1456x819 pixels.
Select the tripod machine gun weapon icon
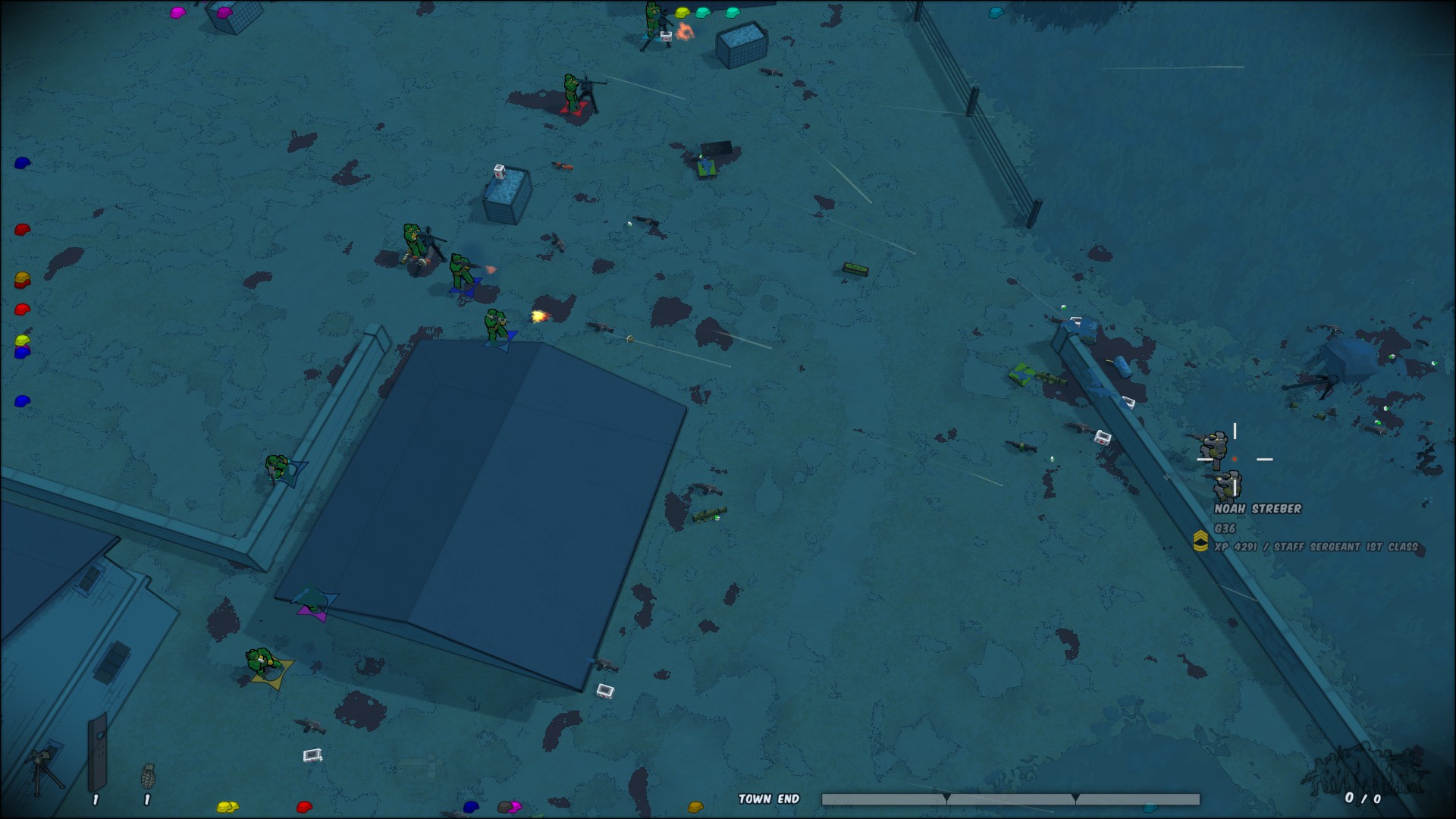tap(43, 770)
